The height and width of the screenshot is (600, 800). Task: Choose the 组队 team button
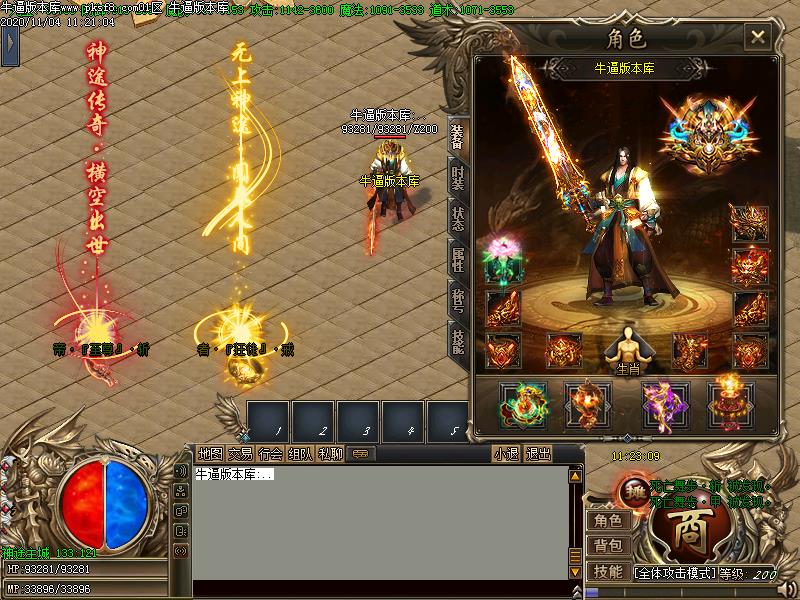click(300, 454)
